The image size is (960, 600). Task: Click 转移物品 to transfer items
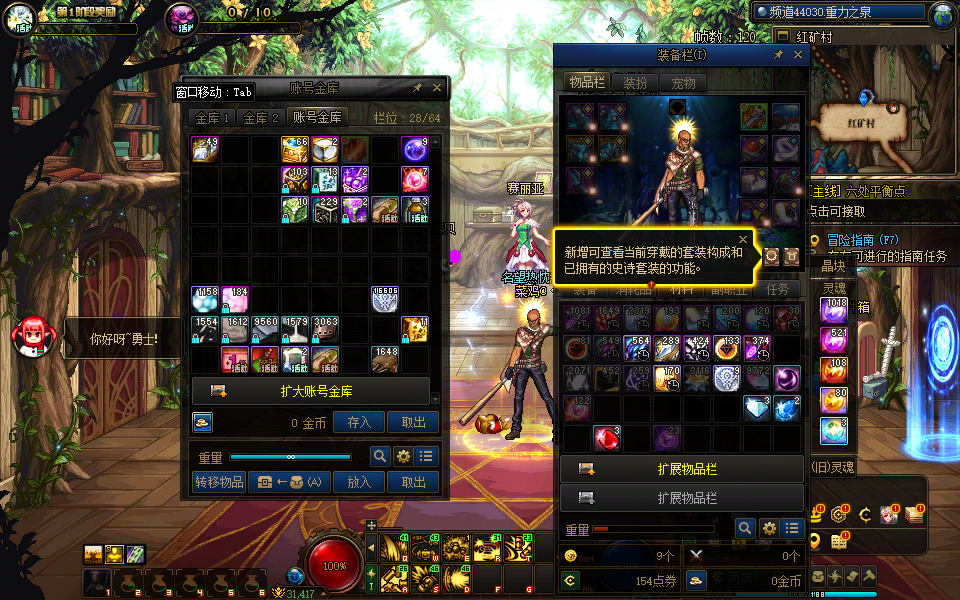click(219, 482)
